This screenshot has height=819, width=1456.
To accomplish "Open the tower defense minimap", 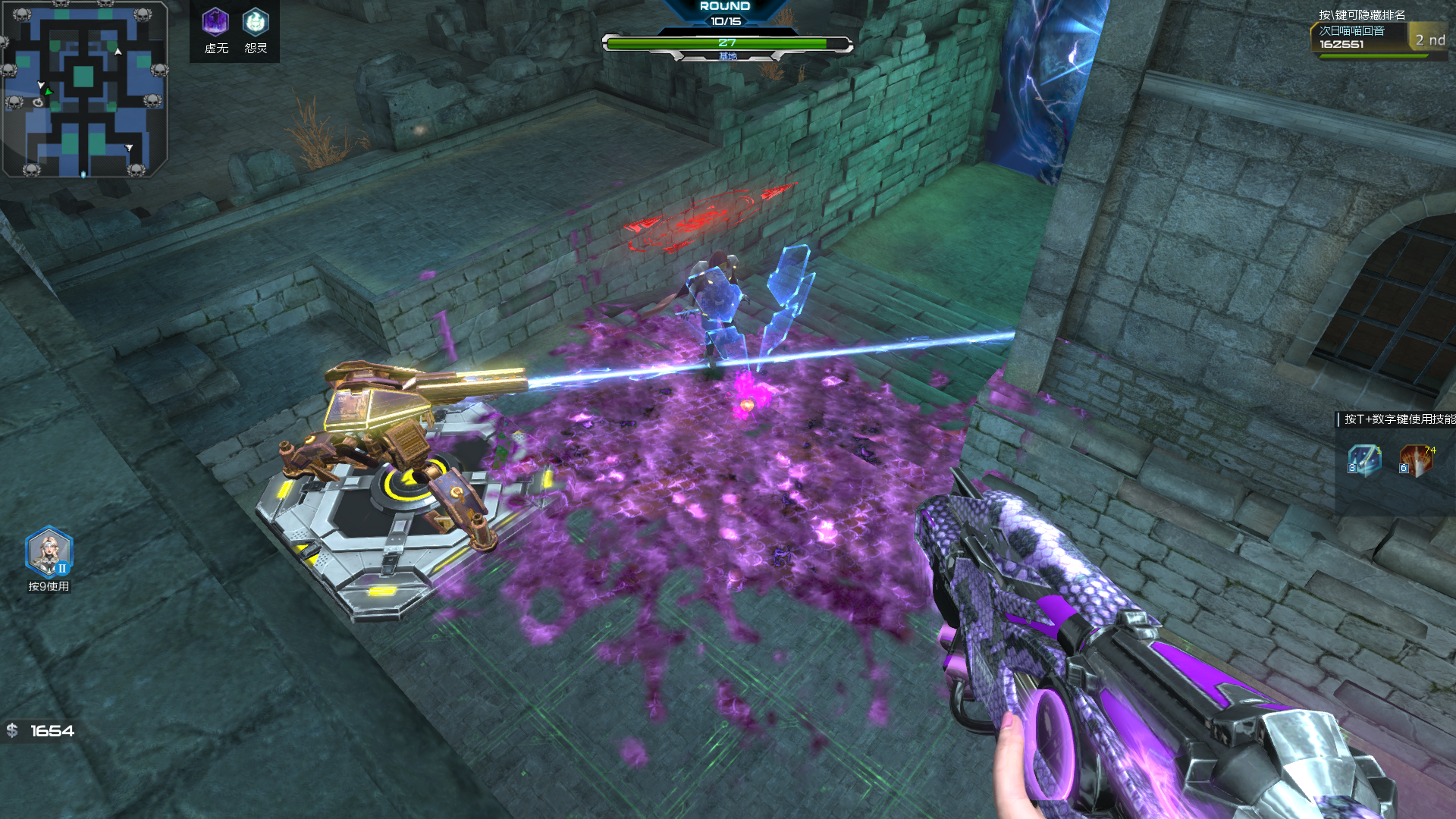I will 83,89.
